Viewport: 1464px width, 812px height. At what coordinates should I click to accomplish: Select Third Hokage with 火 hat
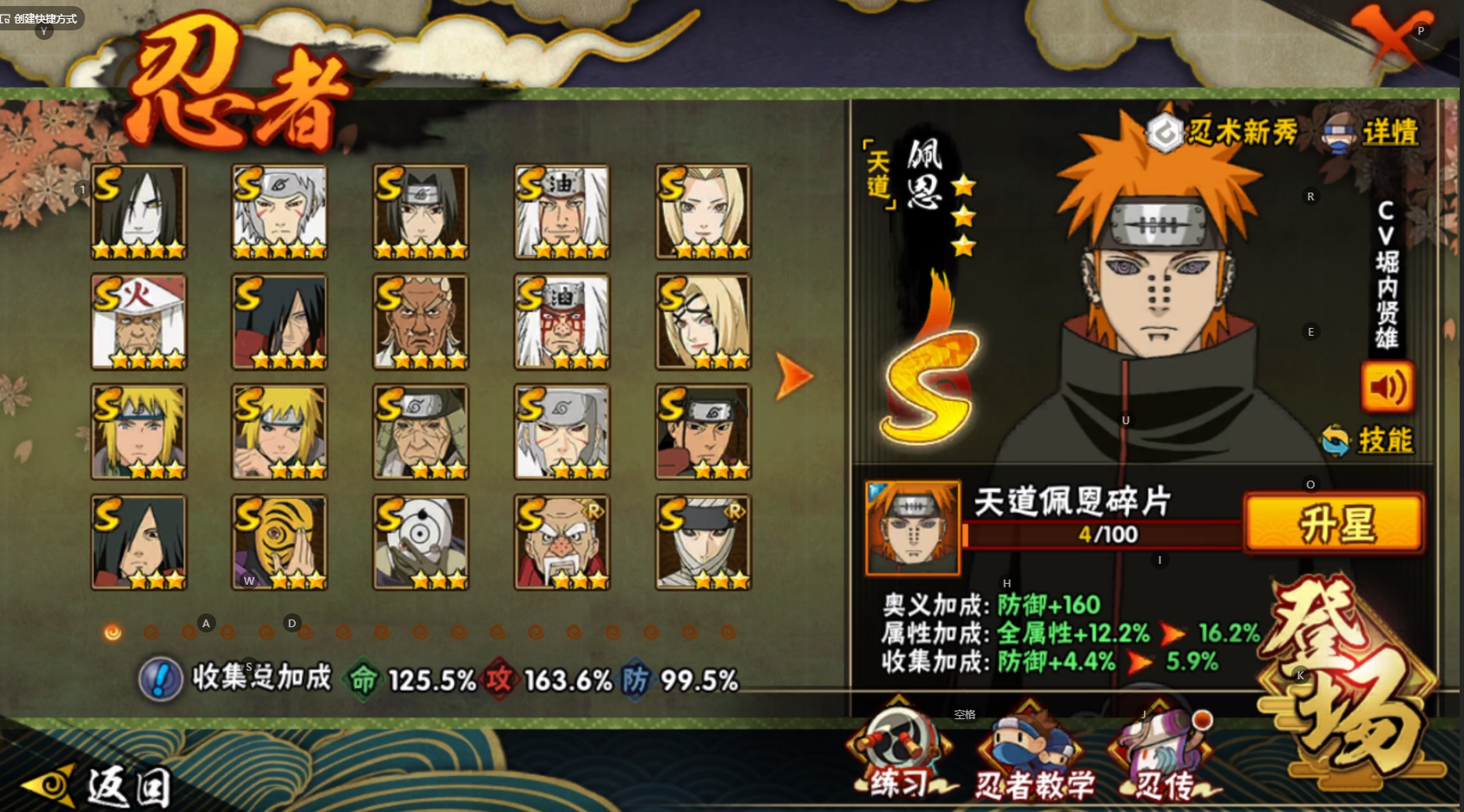pos(139,322)
